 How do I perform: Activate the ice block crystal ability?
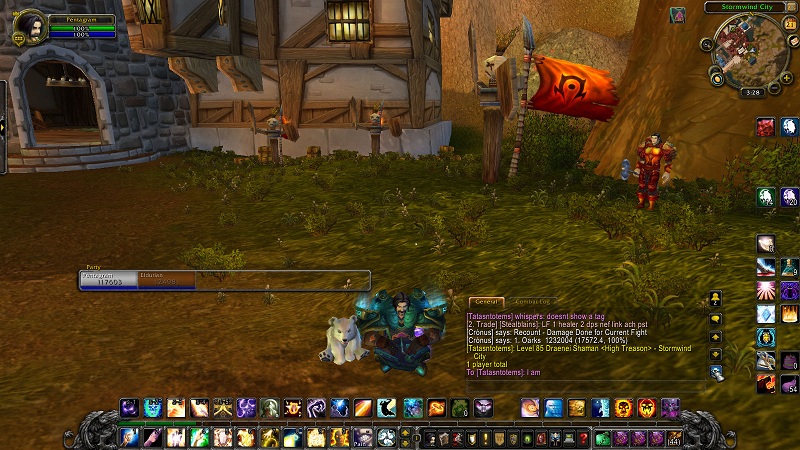click(765, 314)
